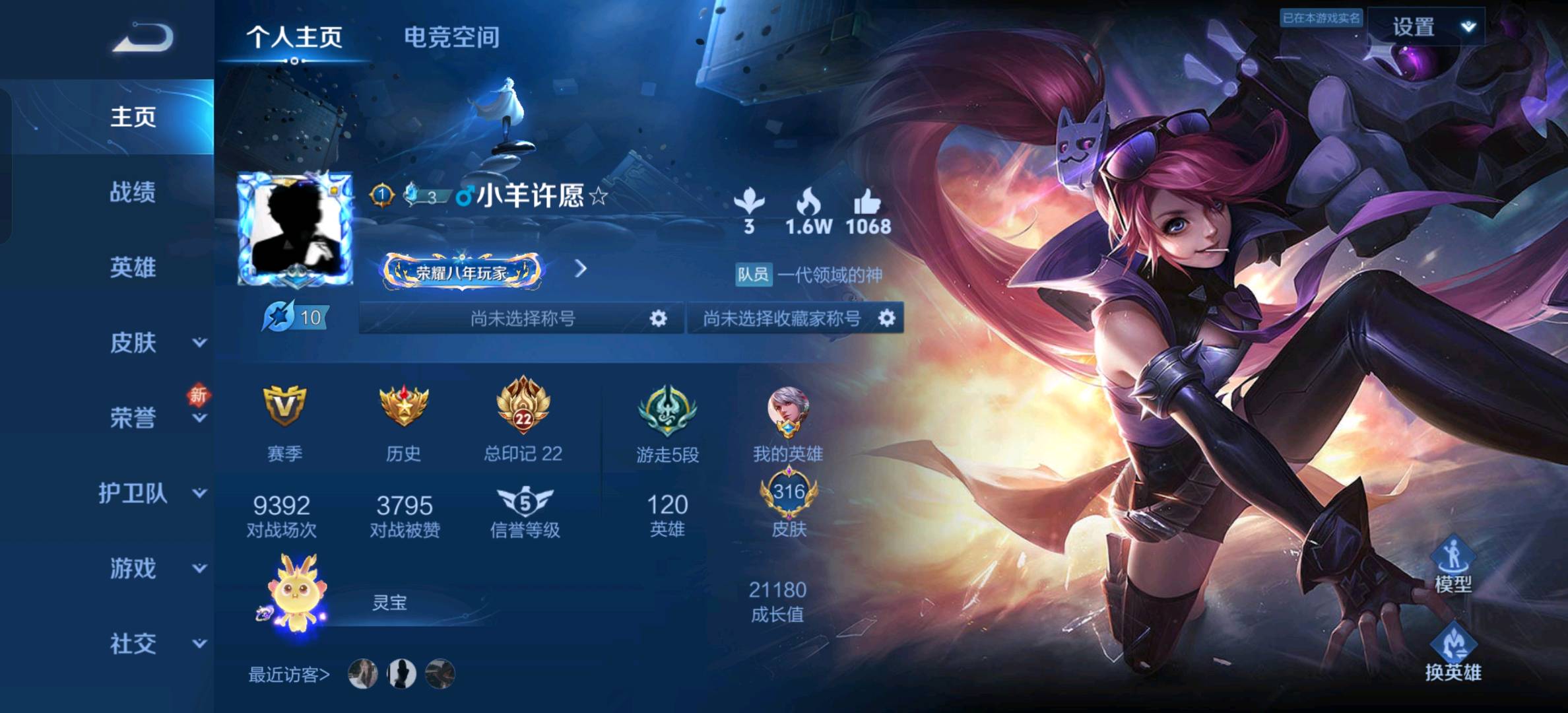Open the 最近访客 recent visitors list

click(x=288, y=674)
